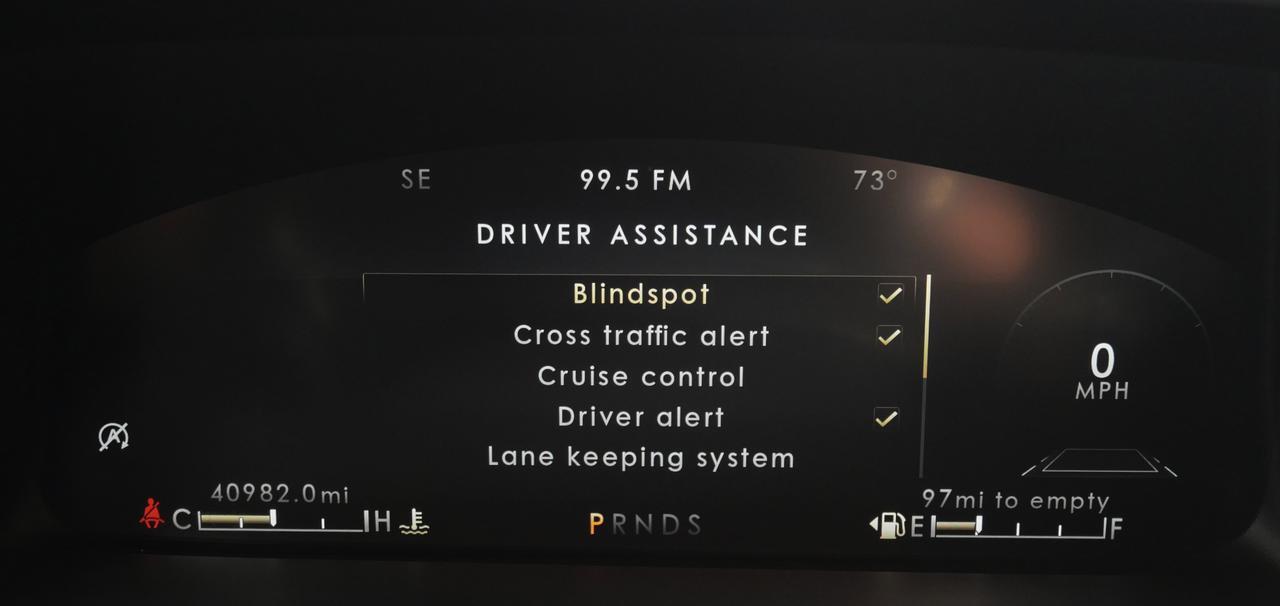Disable the Driver alert checkbox
This screenshot has height=606, width=1280.
886,417
